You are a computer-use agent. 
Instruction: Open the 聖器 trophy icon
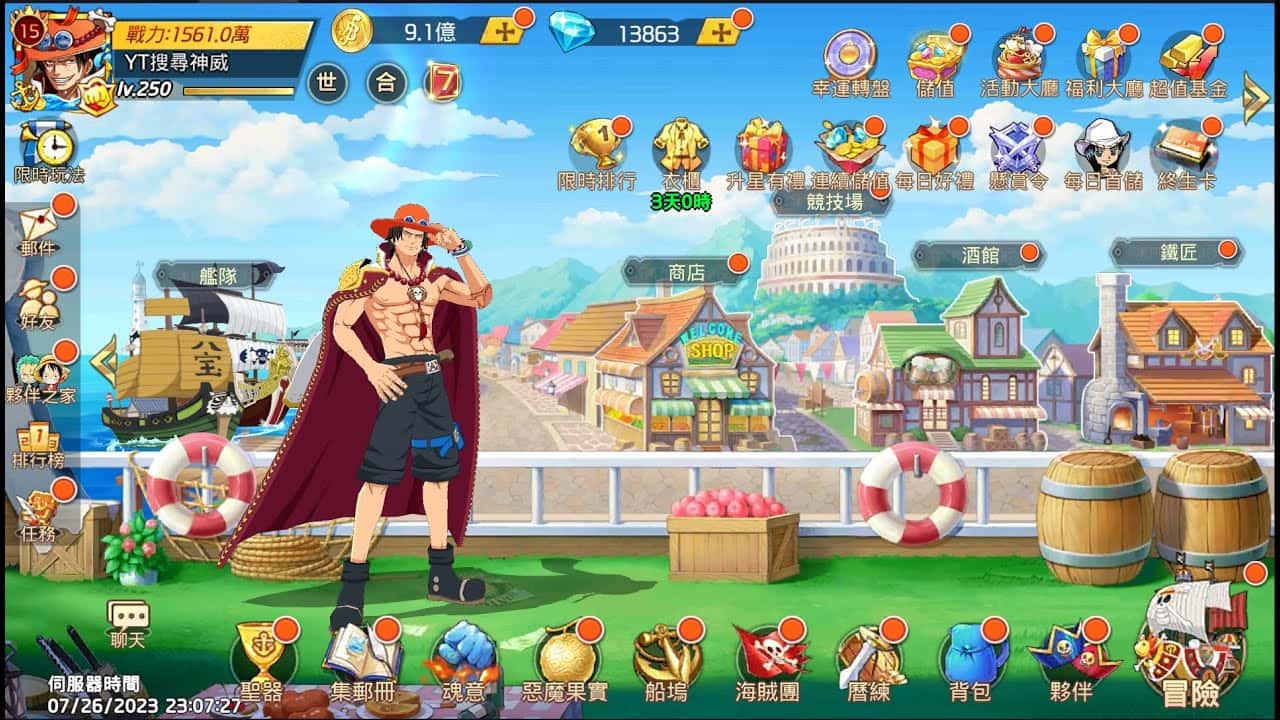tap(262, 656)
